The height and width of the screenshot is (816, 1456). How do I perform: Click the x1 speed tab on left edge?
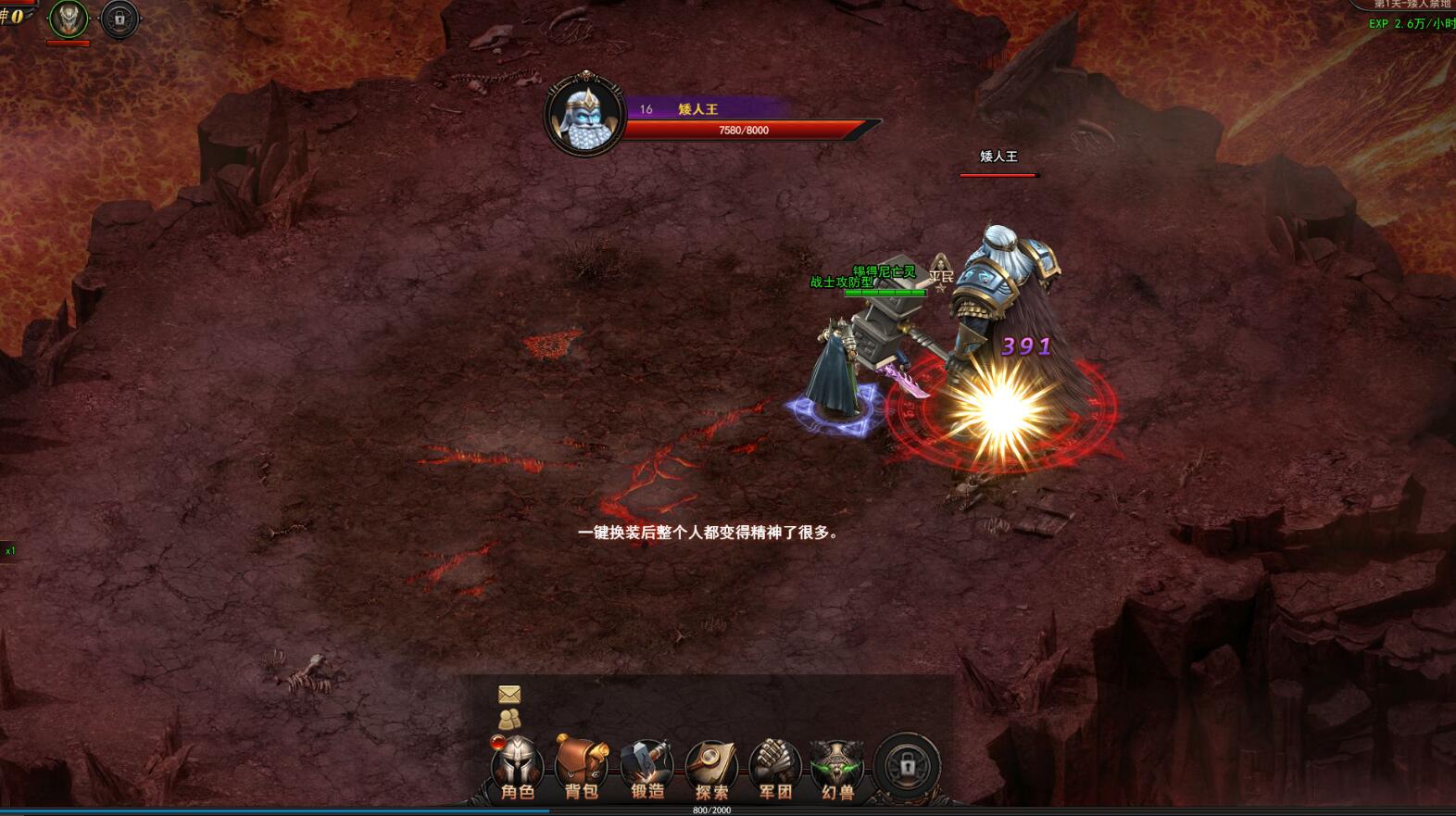pos(9,551)
